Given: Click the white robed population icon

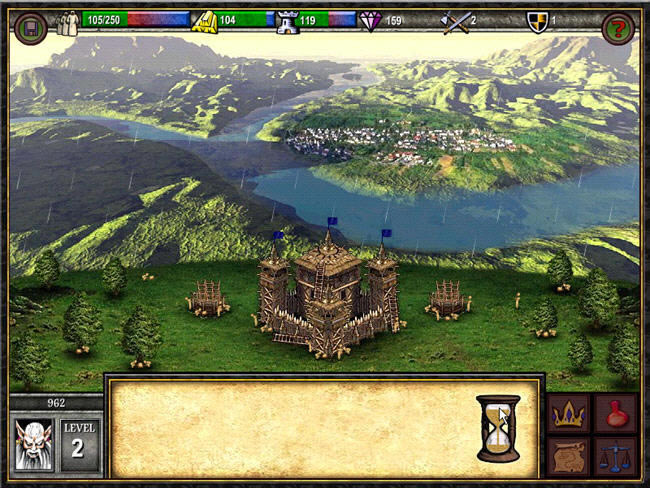Looking at the screenshot, I should pyautogui.click(x=68, y=22).
